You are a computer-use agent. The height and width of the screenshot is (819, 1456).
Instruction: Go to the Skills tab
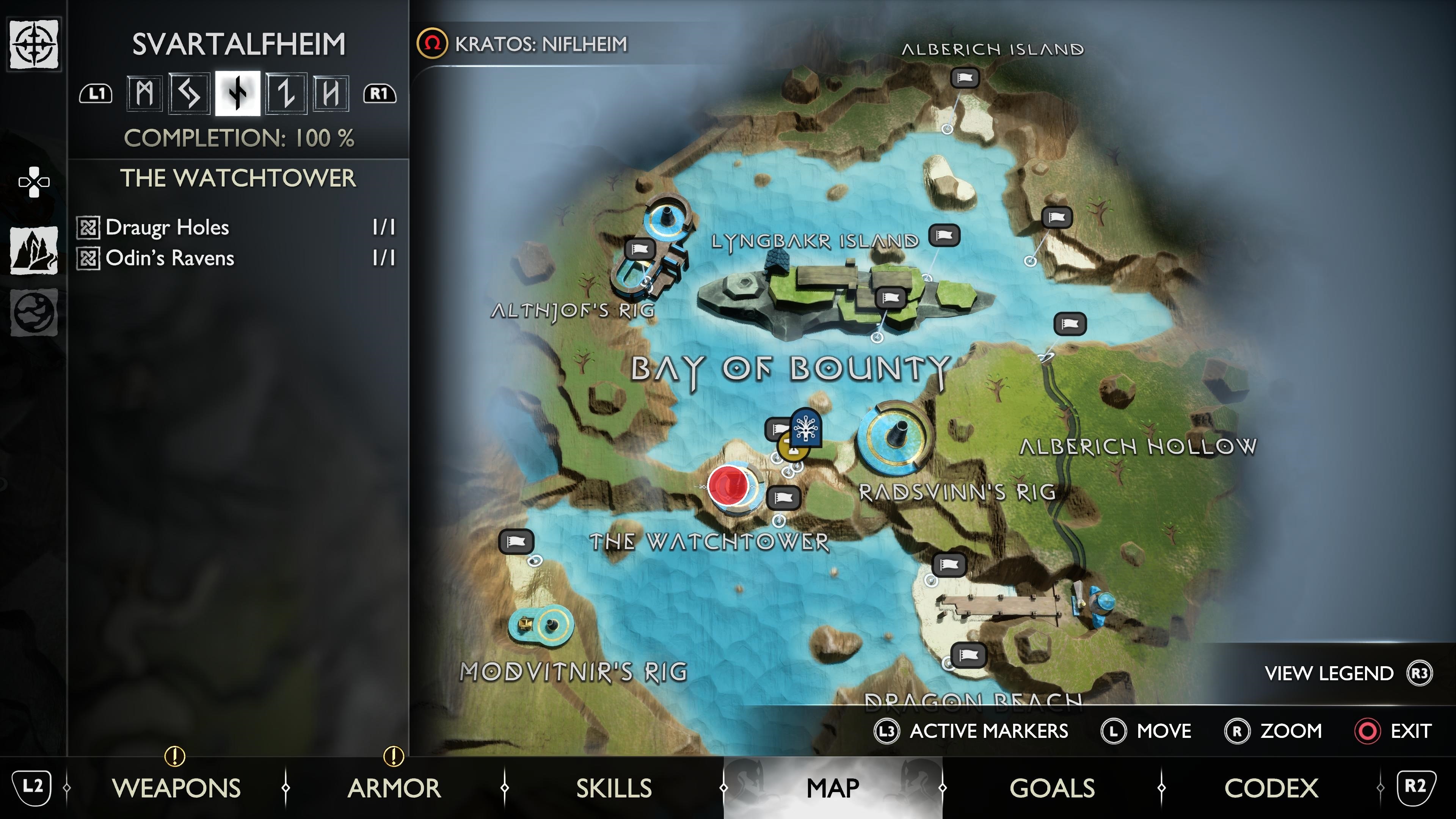pyautogui.click(x=614, y=788)
